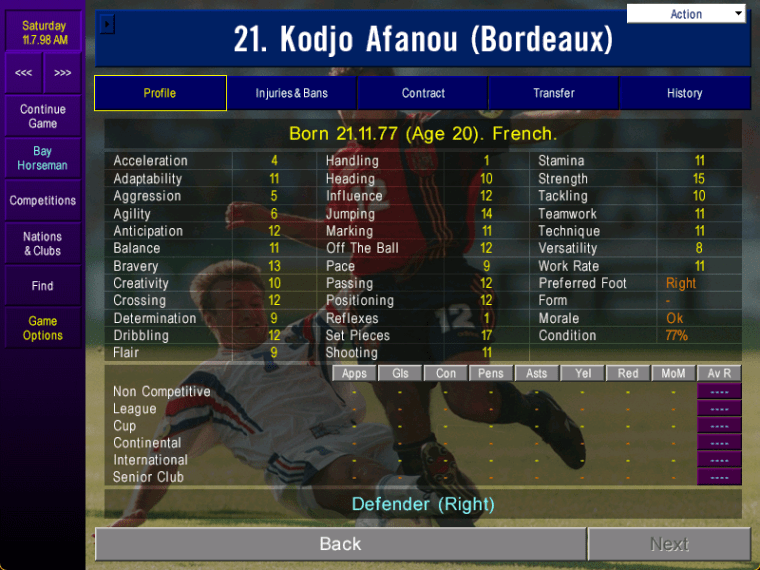This screenshot has height=570, width=760.
Task: Open the Competitions menu
Action: (43, 201)
